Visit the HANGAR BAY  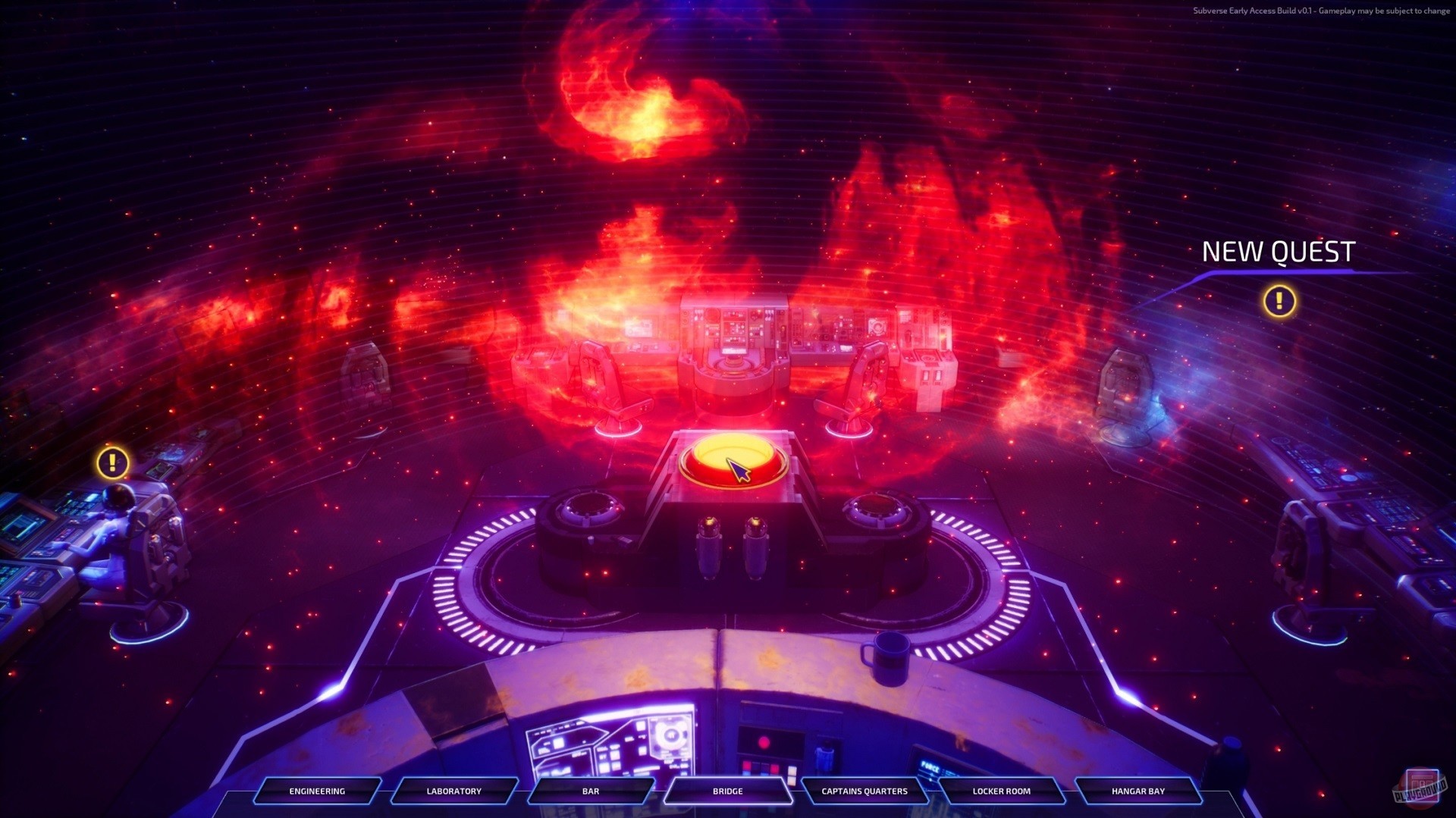click(x=1137, y=791)
